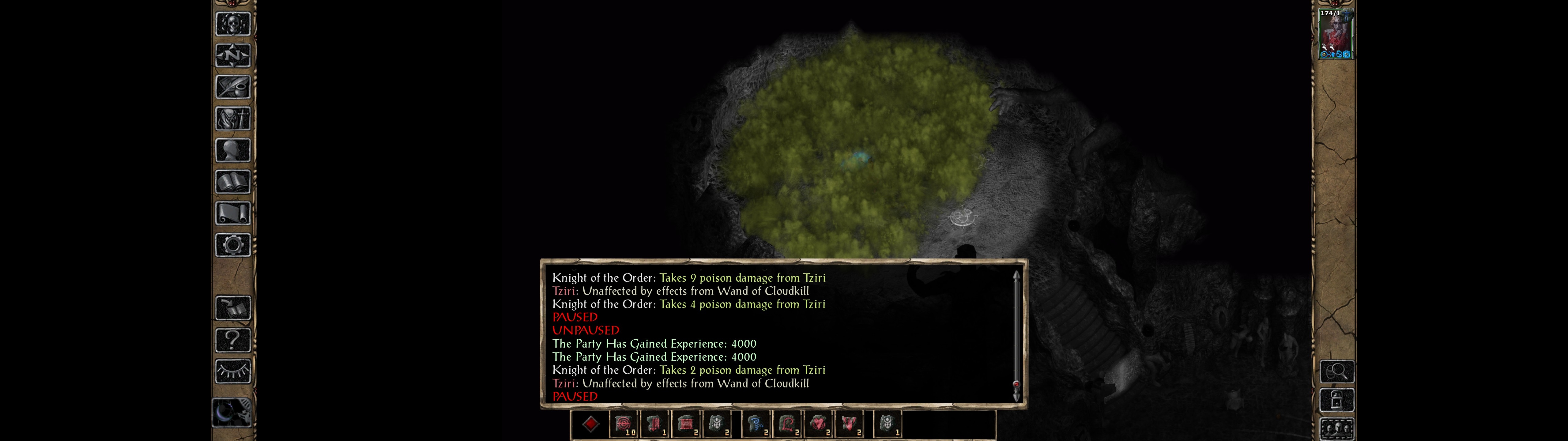Open the character record head icon
Viewport: 1568px width, 441px height.
coord(232,150)
